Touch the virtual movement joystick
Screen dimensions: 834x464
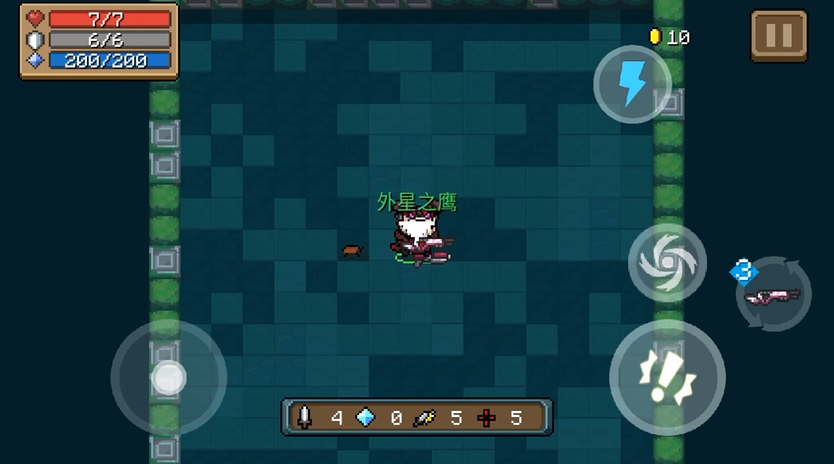click(168, 378)
